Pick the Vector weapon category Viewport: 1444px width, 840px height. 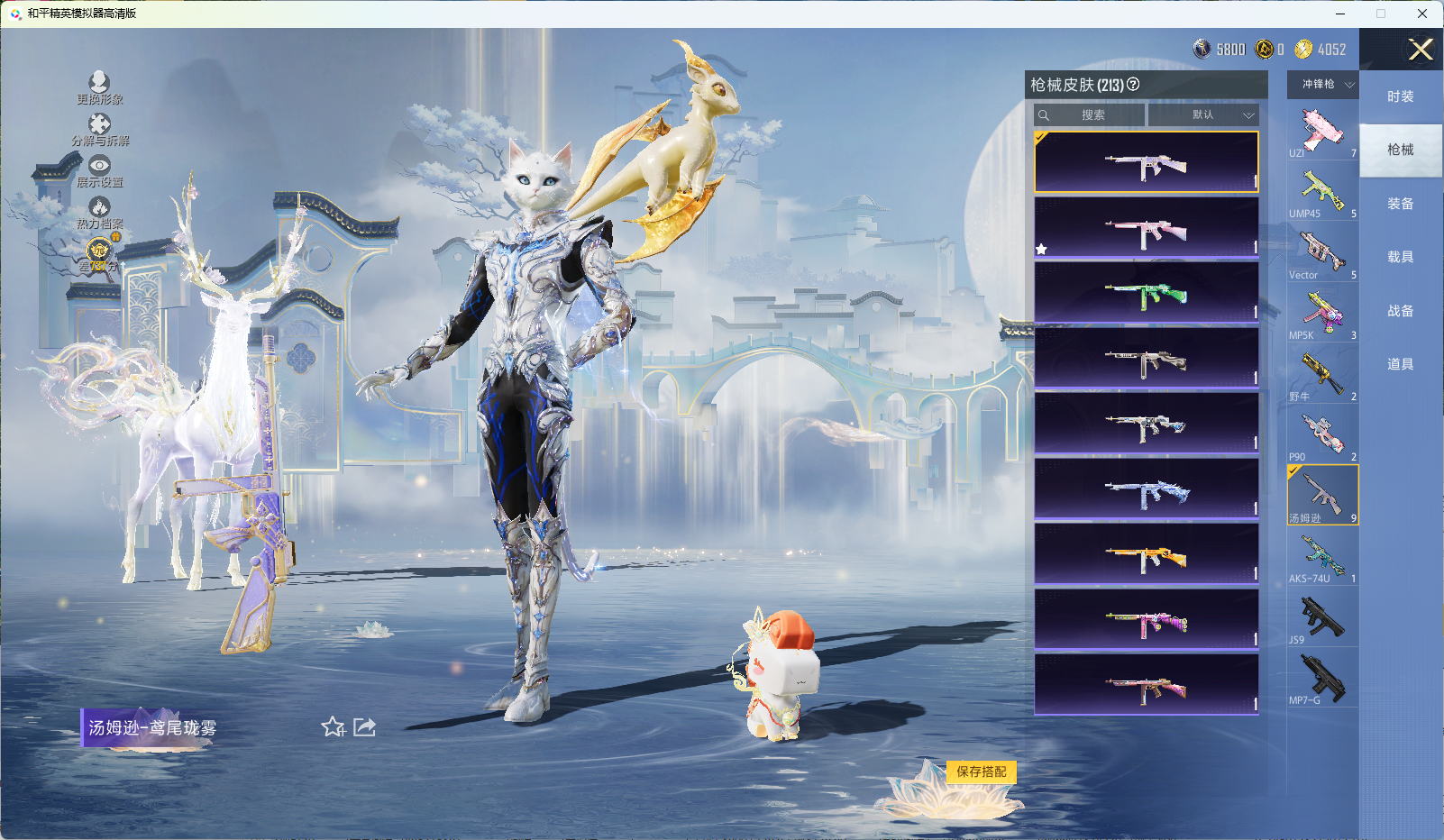click(1322, 252)
